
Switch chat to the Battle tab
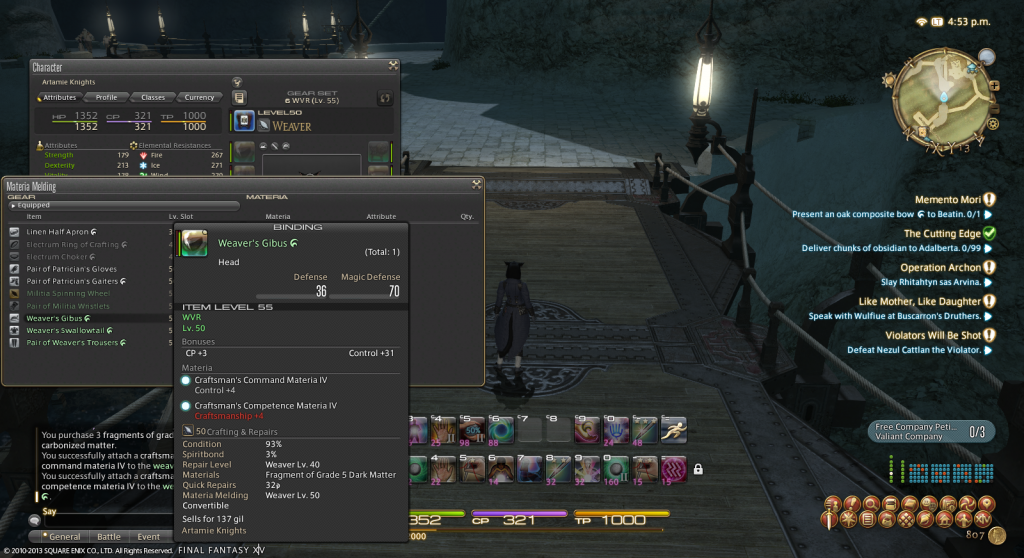[x=108, y=537]
